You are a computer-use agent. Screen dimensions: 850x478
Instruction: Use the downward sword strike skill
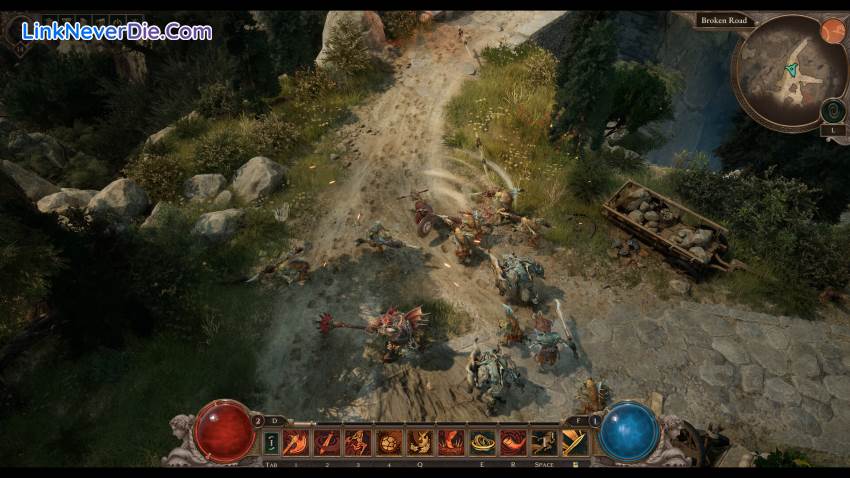(x=327, y=441)
